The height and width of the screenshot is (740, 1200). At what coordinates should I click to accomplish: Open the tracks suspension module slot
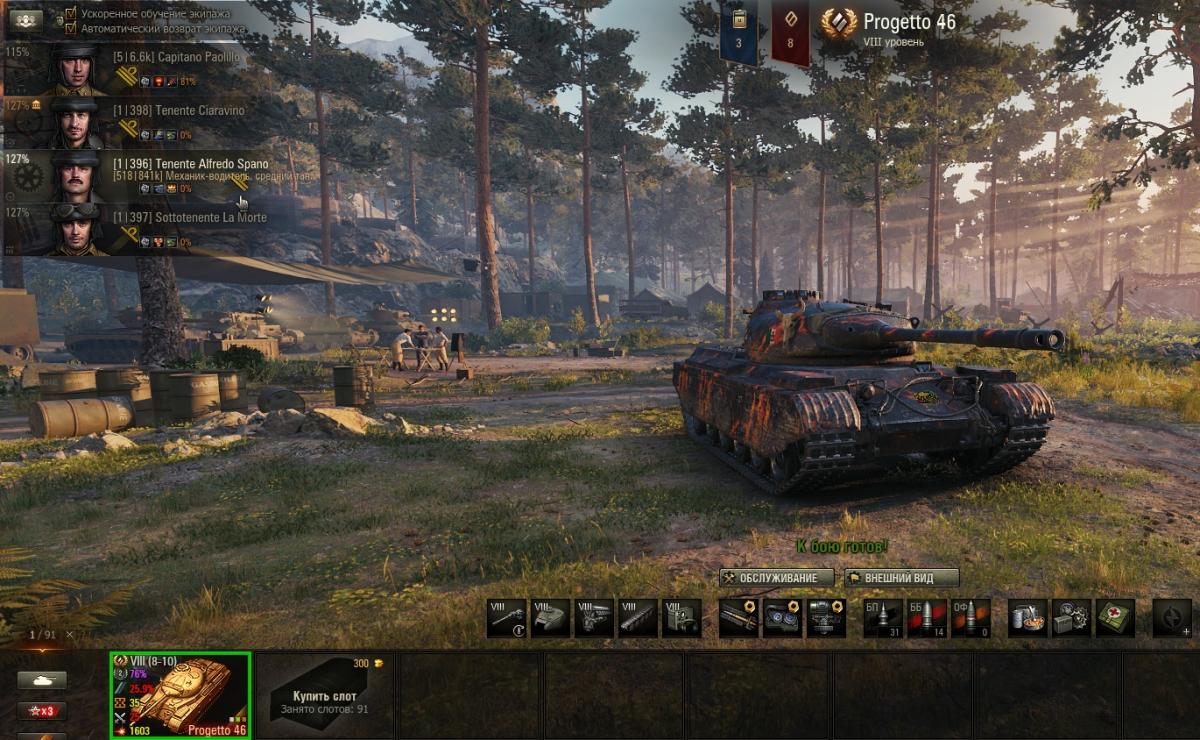pos(638,618)
